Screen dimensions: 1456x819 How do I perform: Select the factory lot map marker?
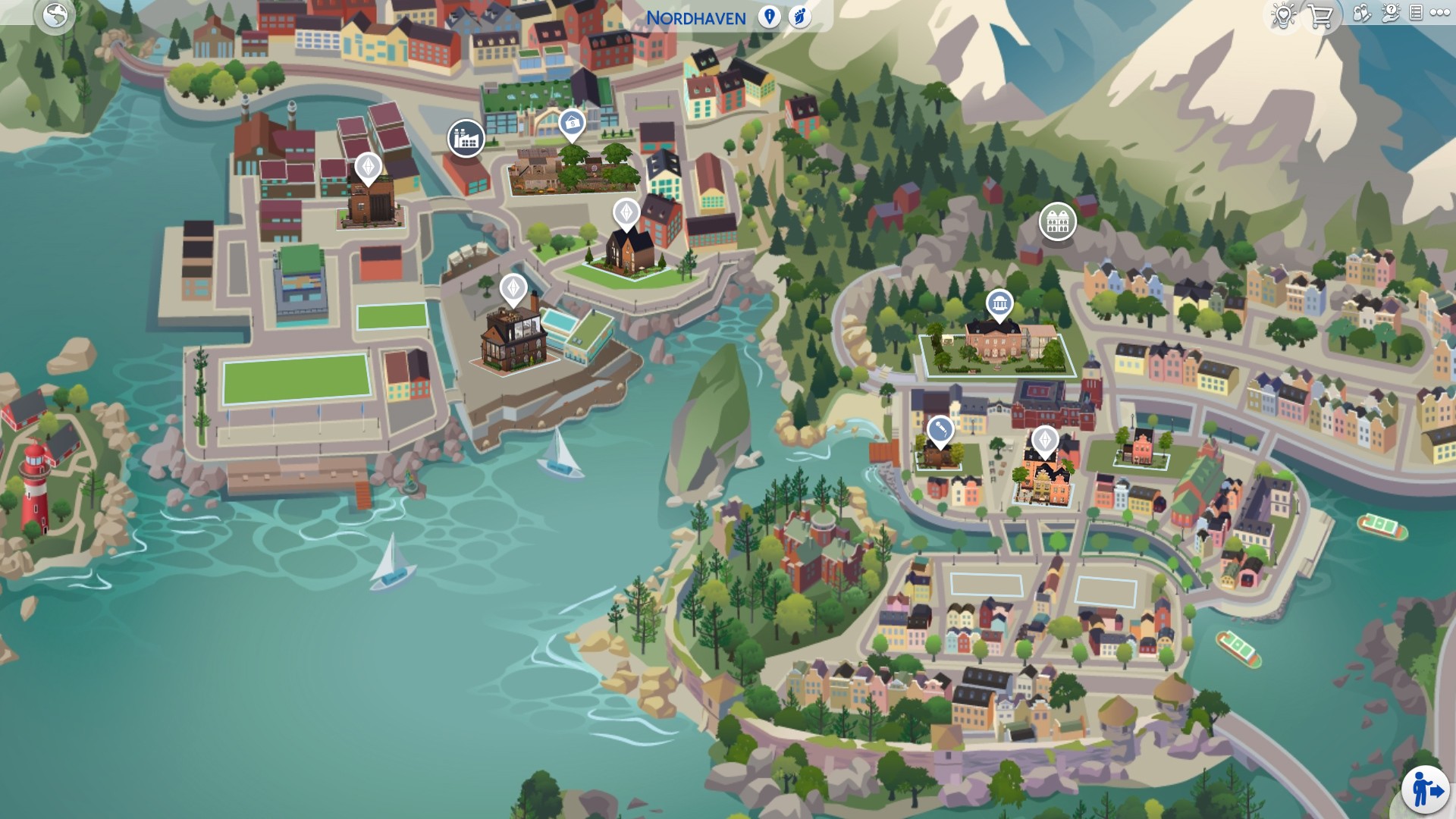click(x=466, y=138)
